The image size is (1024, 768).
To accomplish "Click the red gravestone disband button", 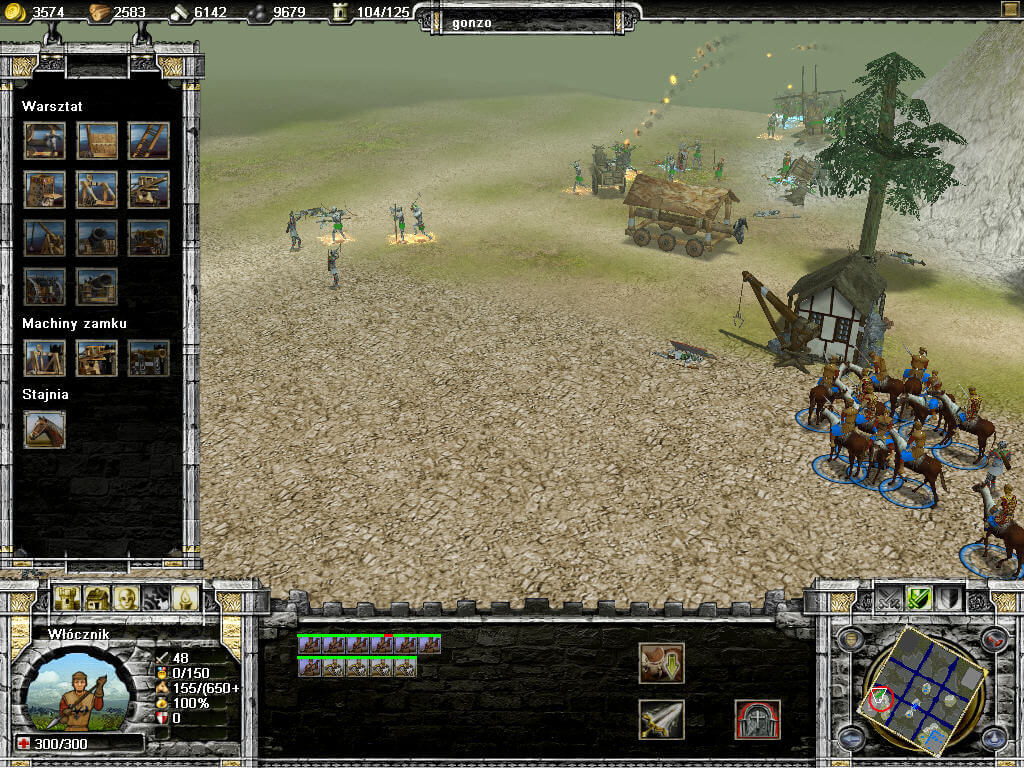I will click(x=757, y=720).
